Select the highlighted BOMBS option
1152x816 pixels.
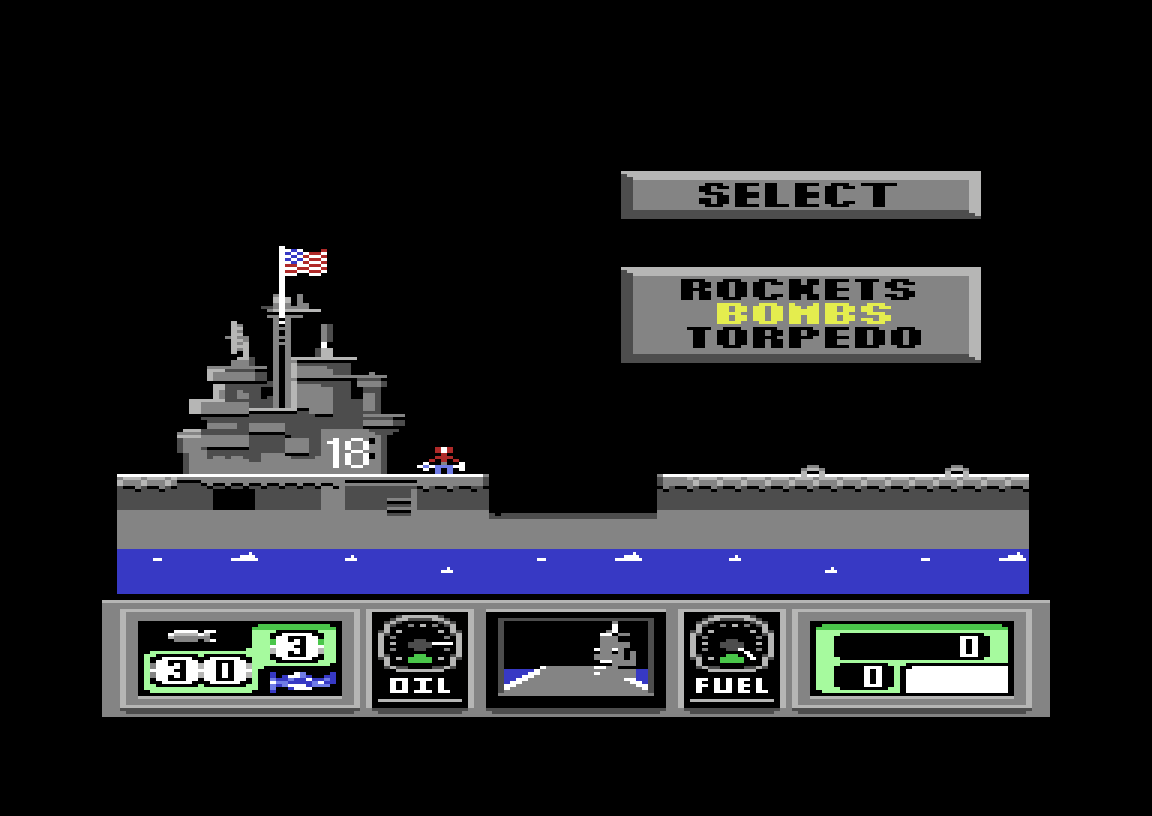[804, 314]
